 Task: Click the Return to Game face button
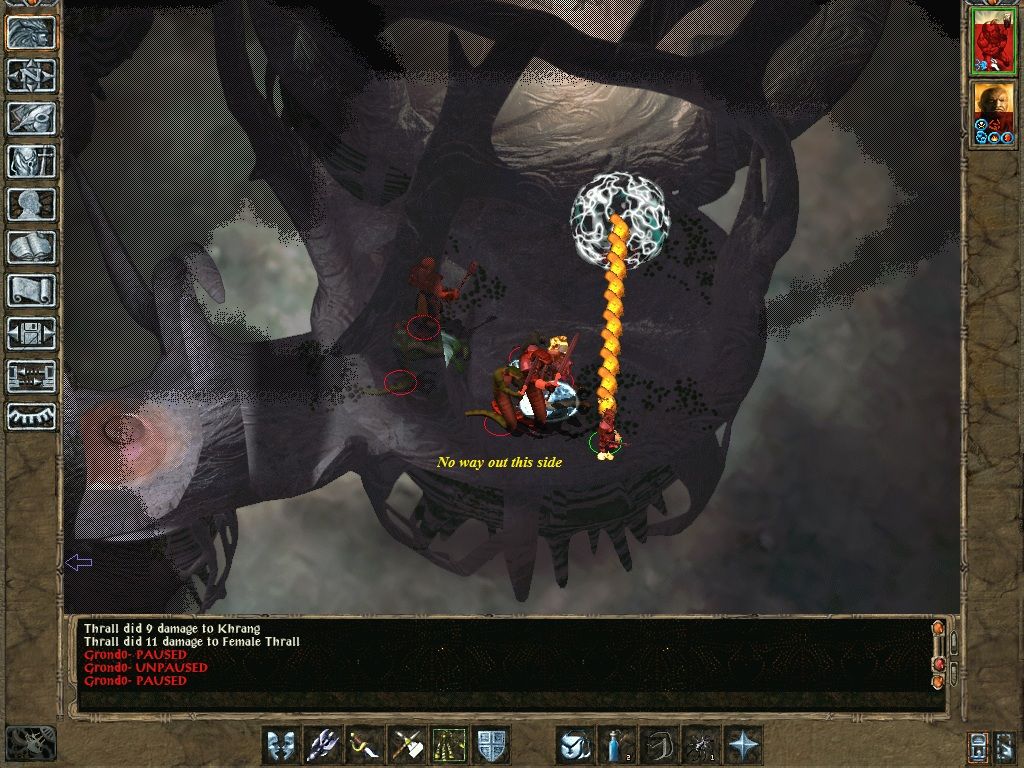click(31, 32)
